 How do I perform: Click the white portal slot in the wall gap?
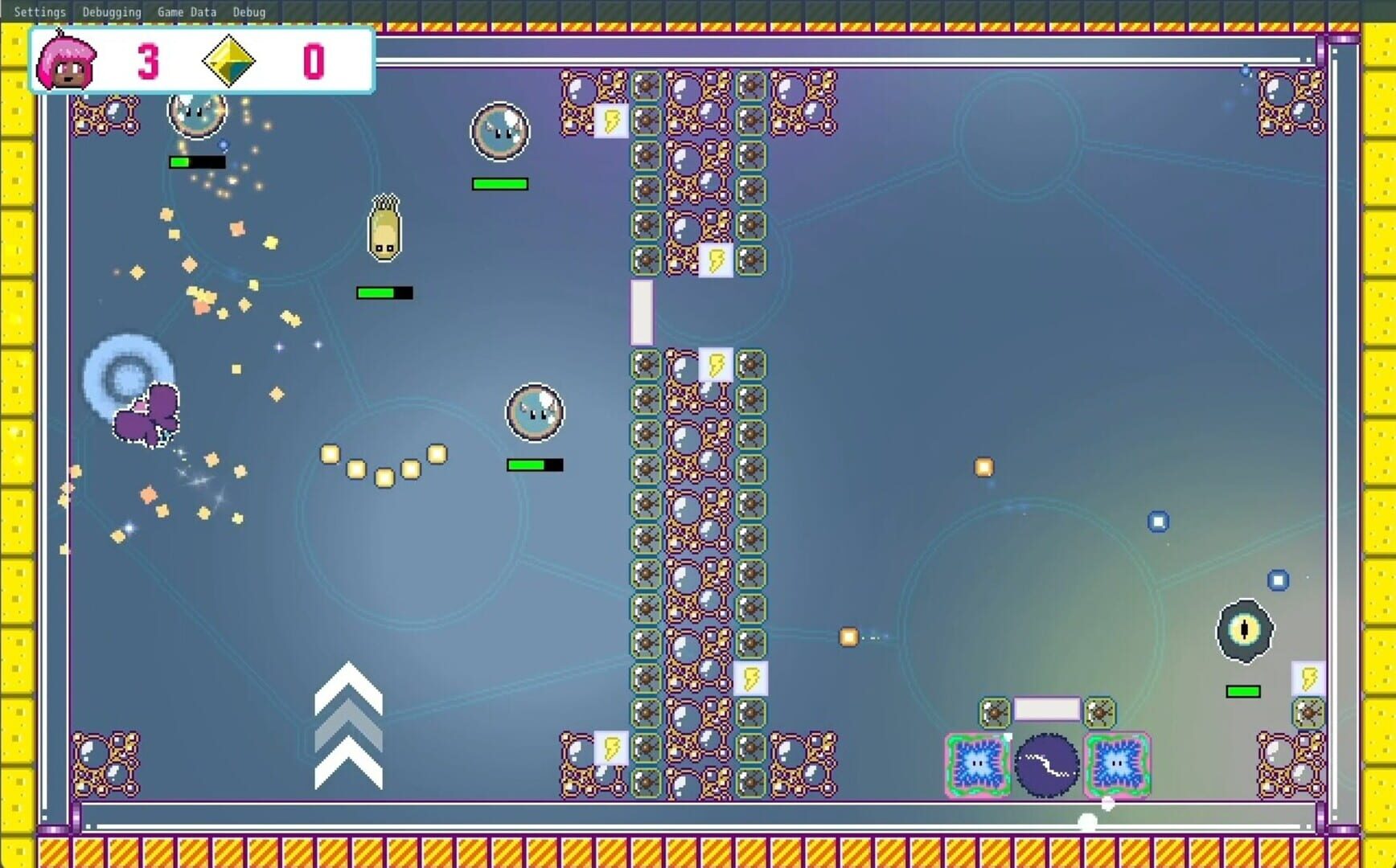click(x=641, y=312)
